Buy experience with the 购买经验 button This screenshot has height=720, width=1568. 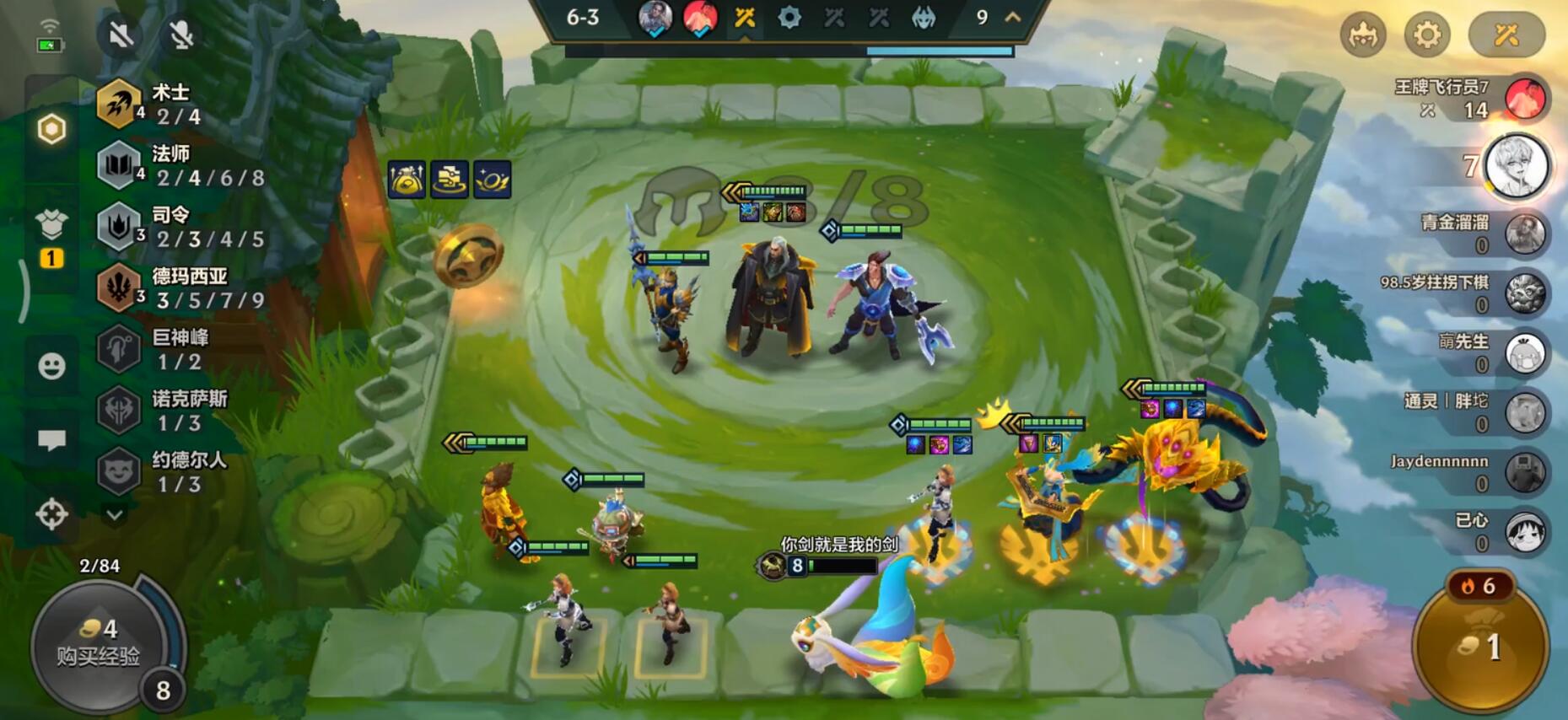(98, 643)
